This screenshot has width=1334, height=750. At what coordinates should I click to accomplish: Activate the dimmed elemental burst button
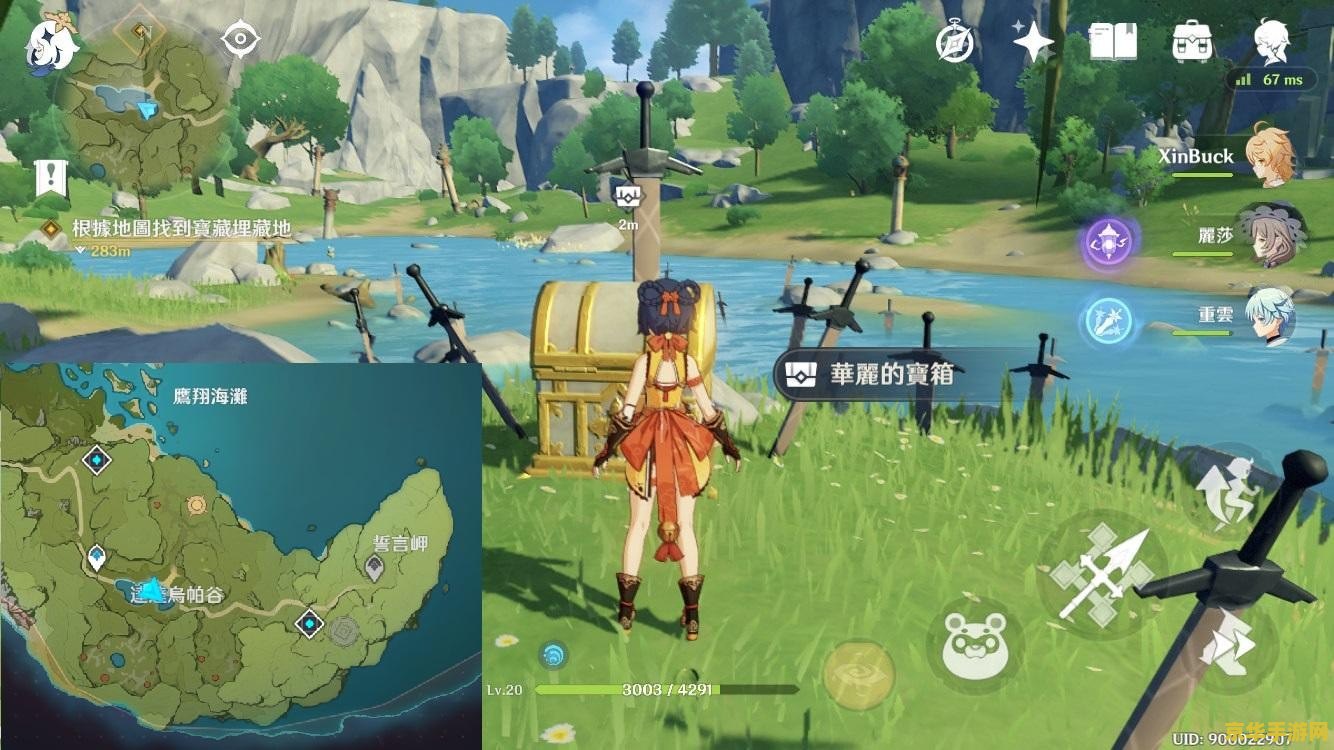860,675
